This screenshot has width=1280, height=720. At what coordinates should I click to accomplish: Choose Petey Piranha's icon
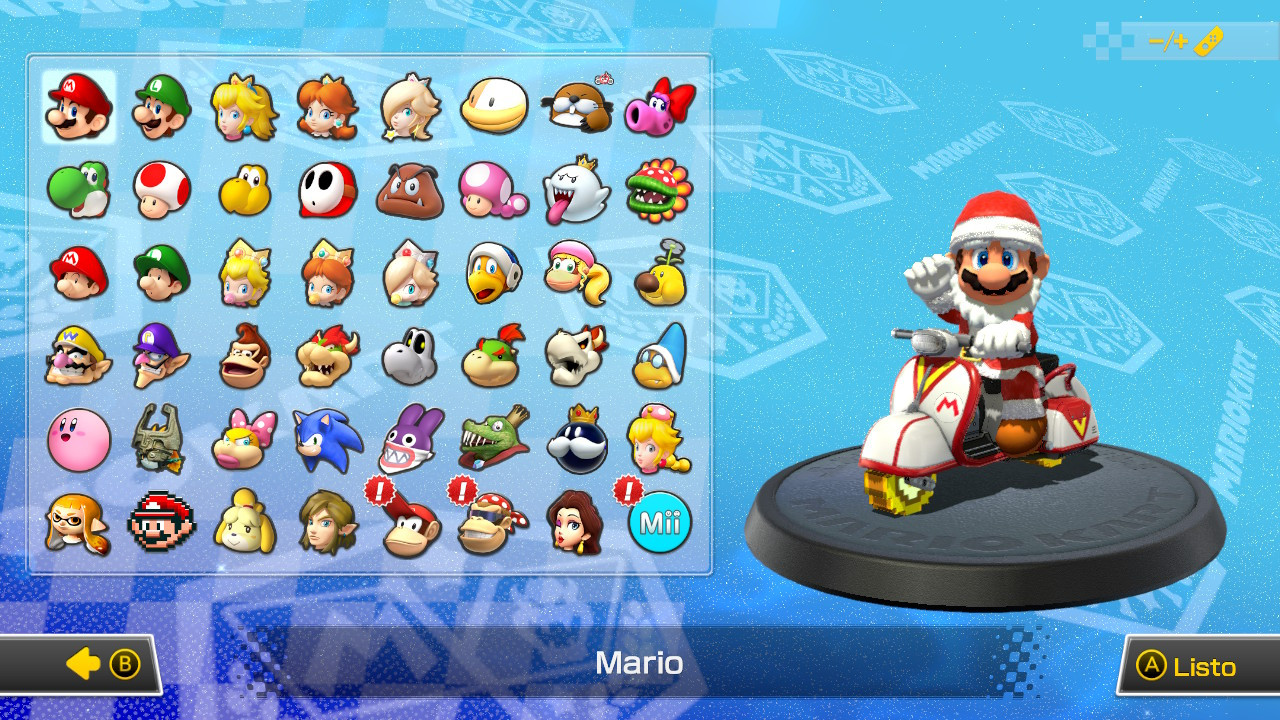click(x=659, y=190)
